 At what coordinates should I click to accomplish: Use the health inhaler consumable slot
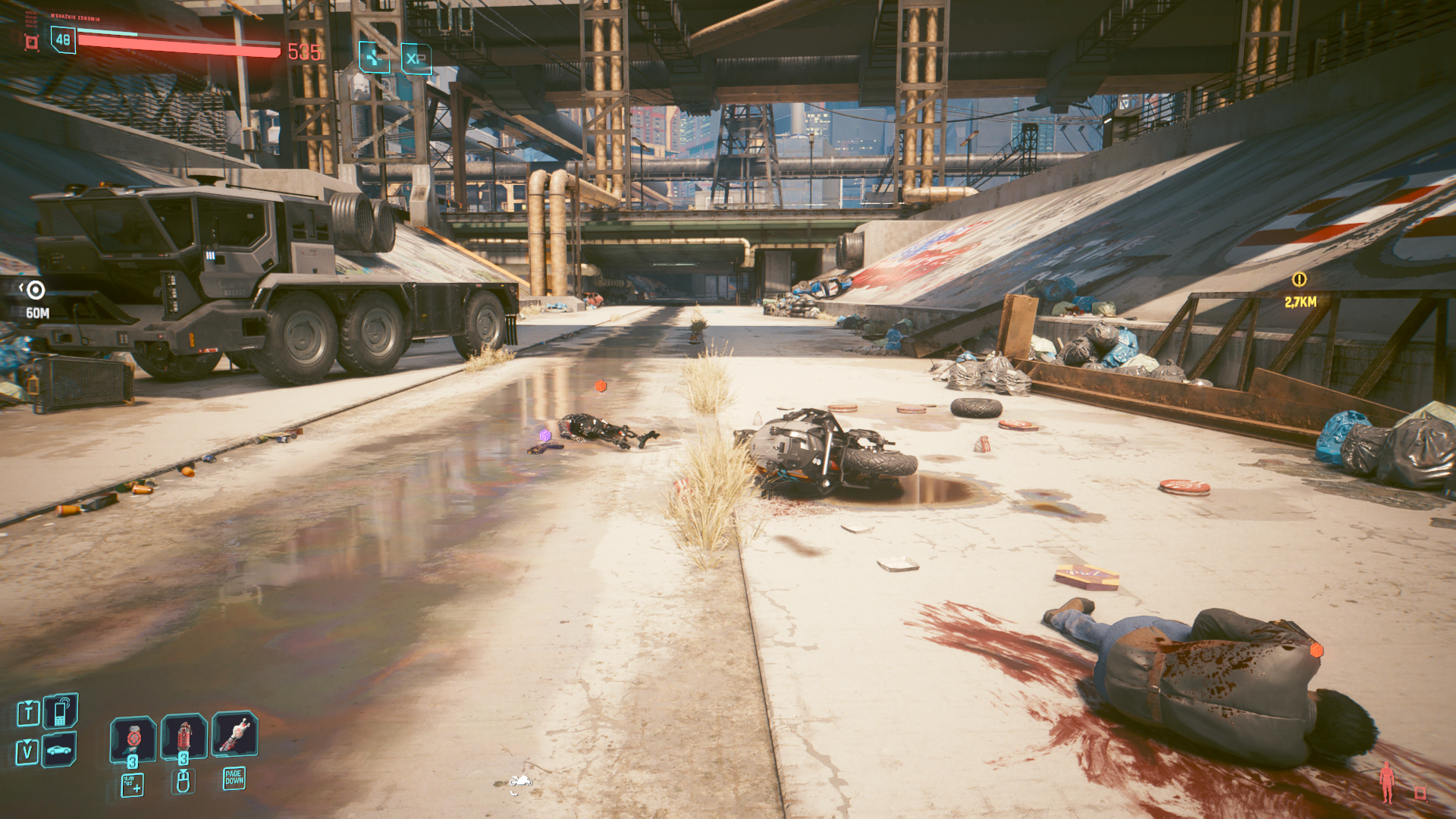click(x=133, y=737)
